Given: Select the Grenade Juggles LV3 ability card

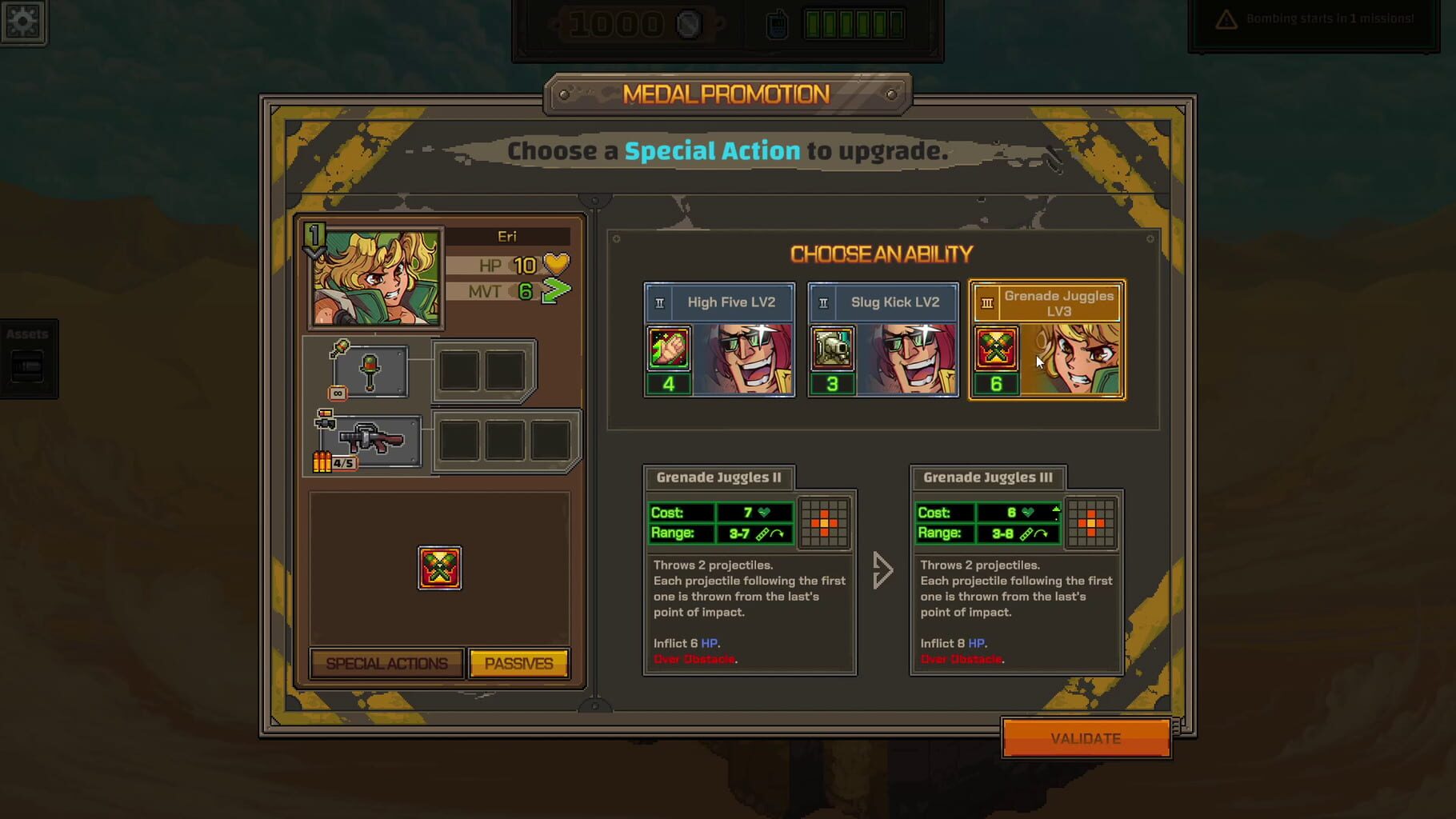Looking at the screenshot, I should click(1046, 340).
